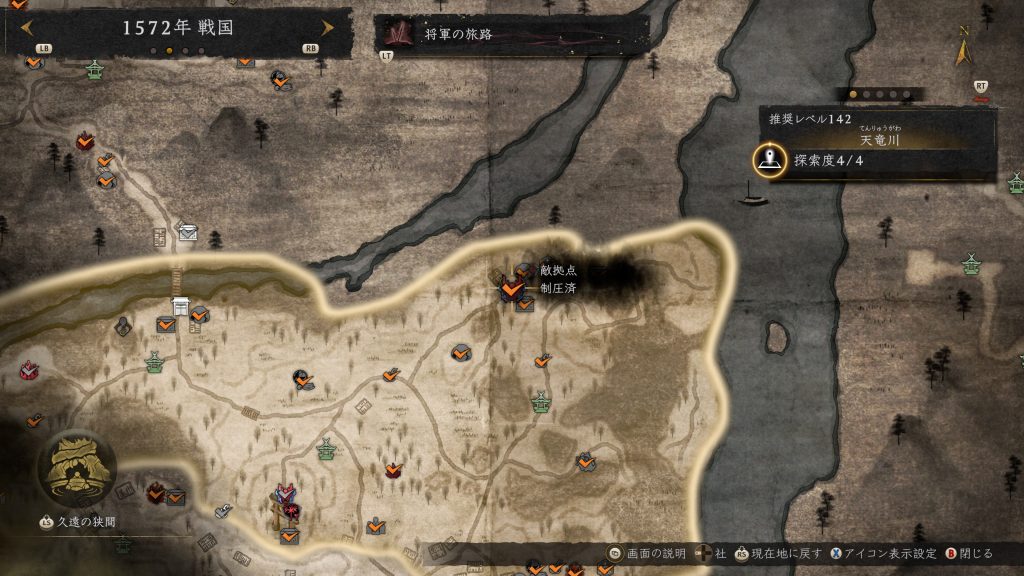The width and height of the screenshot is (1024, 576).
Task: Switch to the previous era with left arrow
Action: coord(28,28)
